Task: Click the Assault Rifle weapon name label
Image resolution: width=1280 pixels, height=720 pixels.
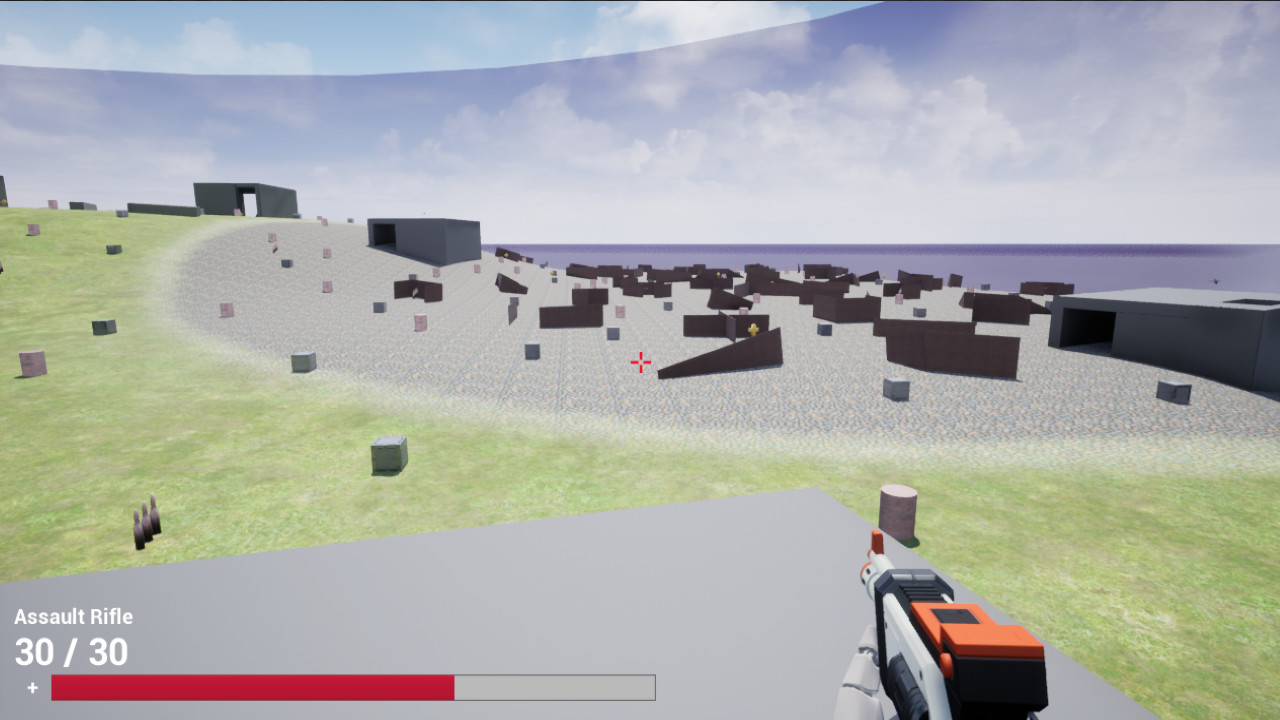Action: pos(74,616)
